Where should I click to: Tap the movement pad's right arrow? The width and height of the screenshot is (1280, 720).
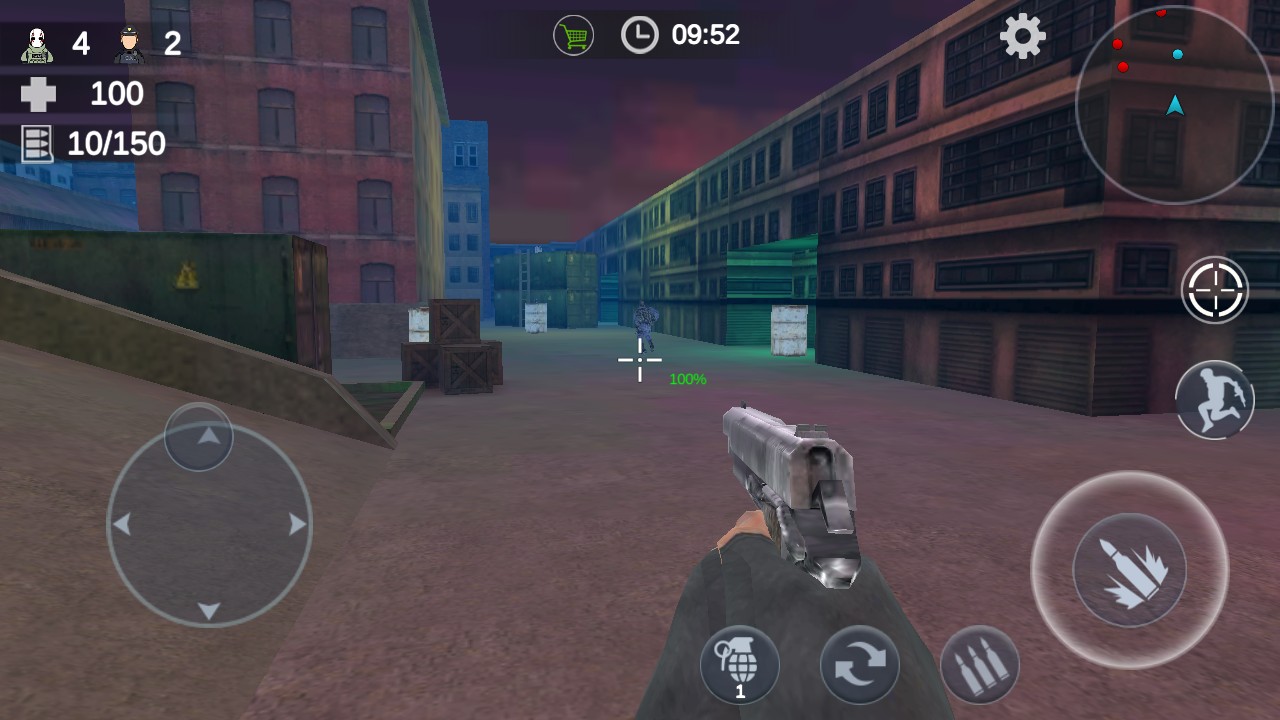(x=297, y=524)
